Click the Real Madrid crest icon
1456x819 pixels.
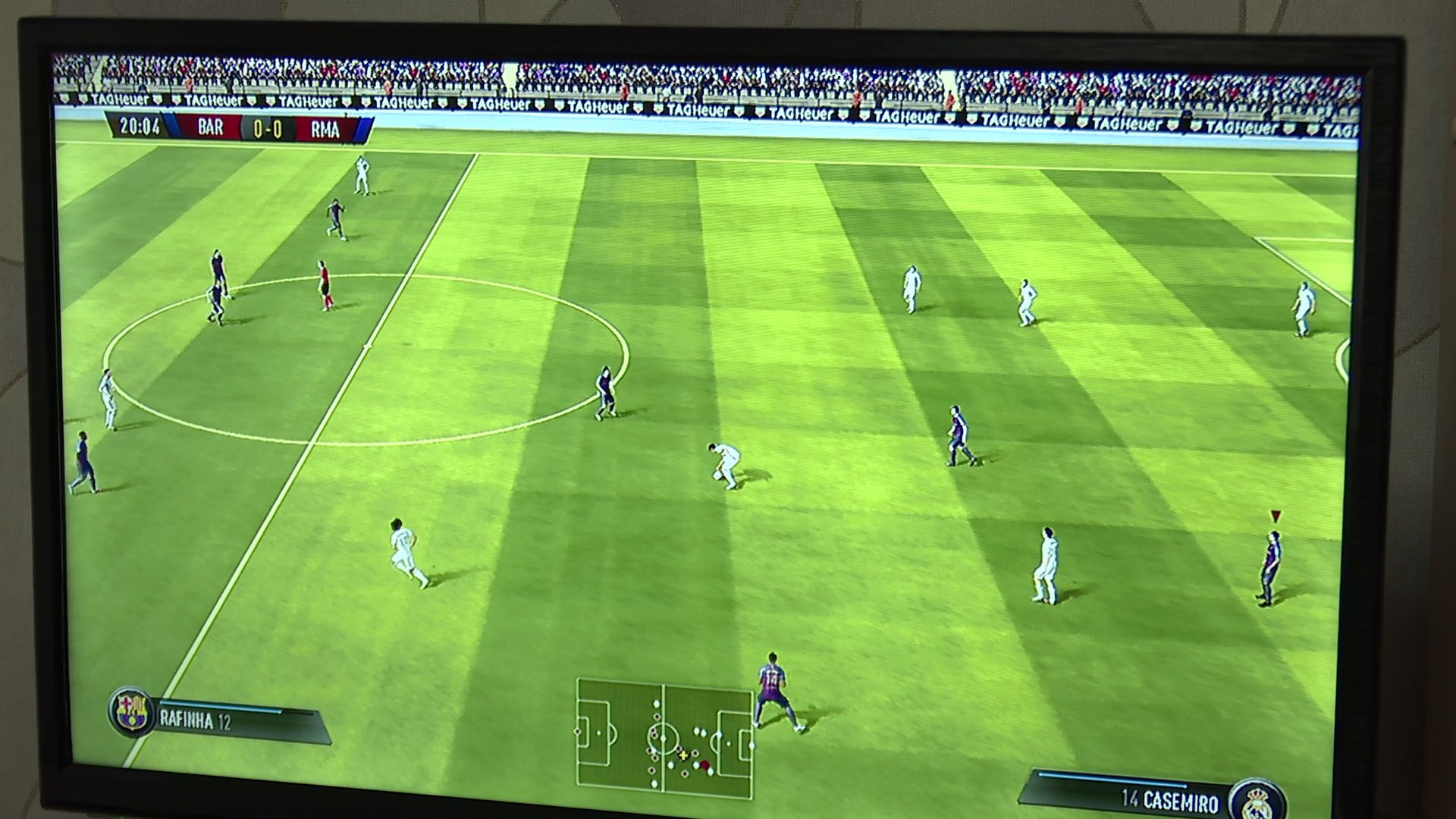pyautogui.click(x=1257, y=801)
